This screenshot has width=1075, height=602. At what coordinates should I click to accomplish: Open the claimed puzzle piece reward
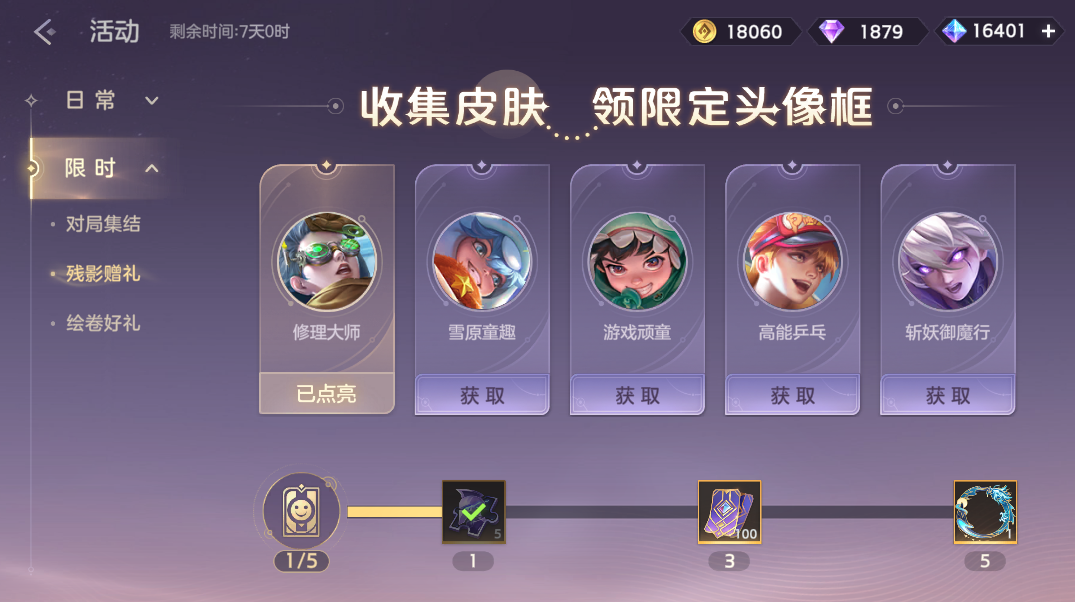474,512
